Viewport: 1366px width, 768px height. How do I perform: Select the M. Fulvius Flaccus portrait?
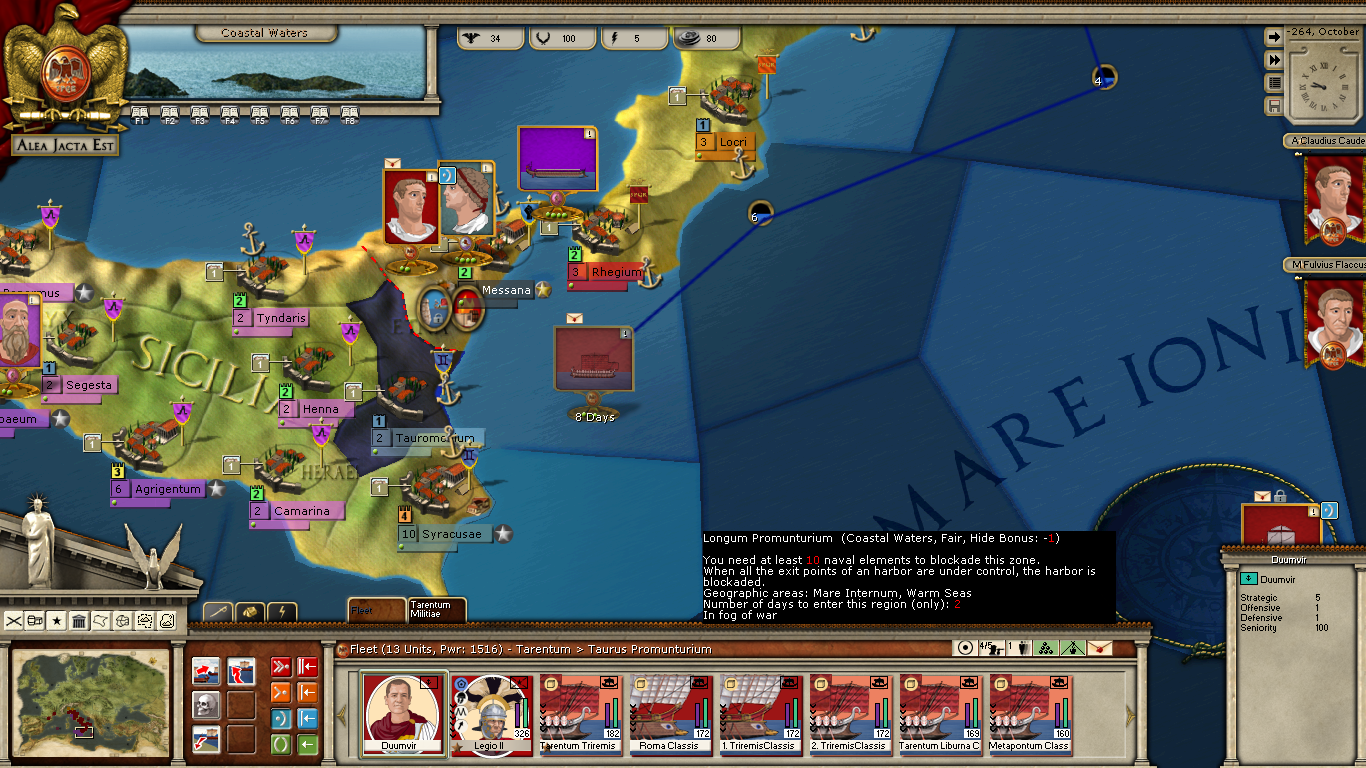[x=1333, y=322]
